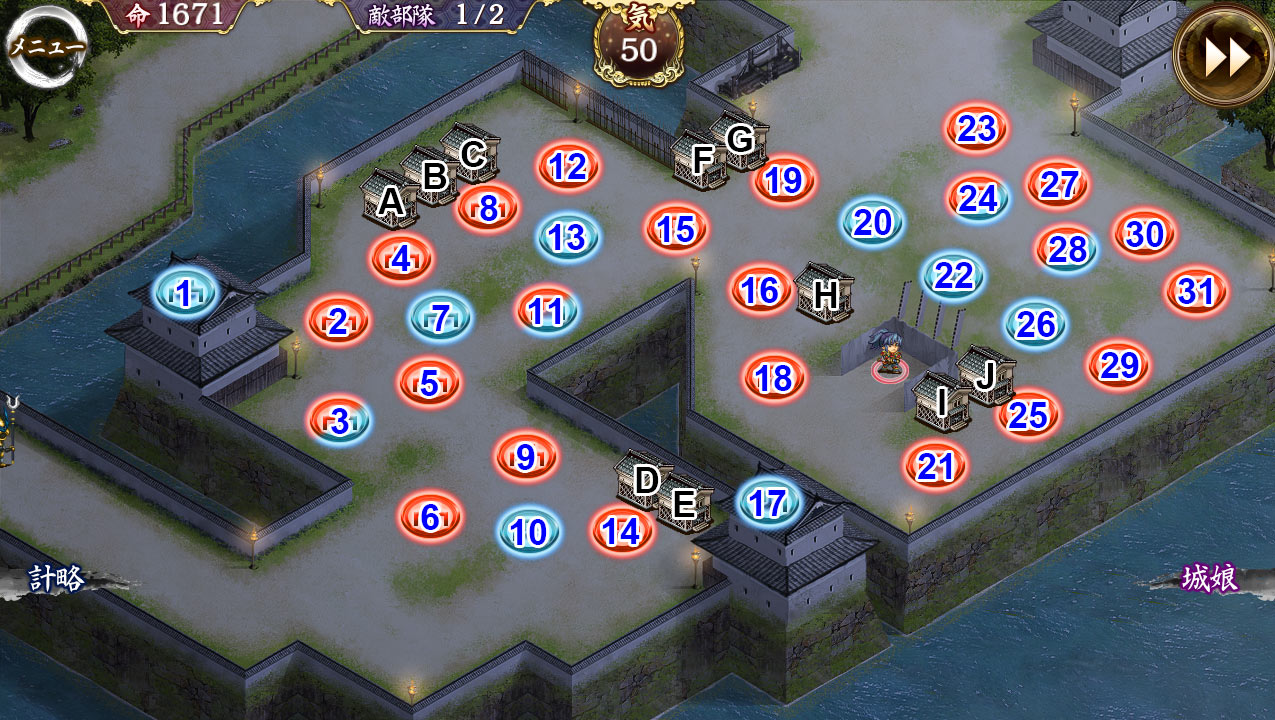Choose red deployment tile number 21
The width and height of the screenshot is (1275, 720).
[x=936, y=466]
